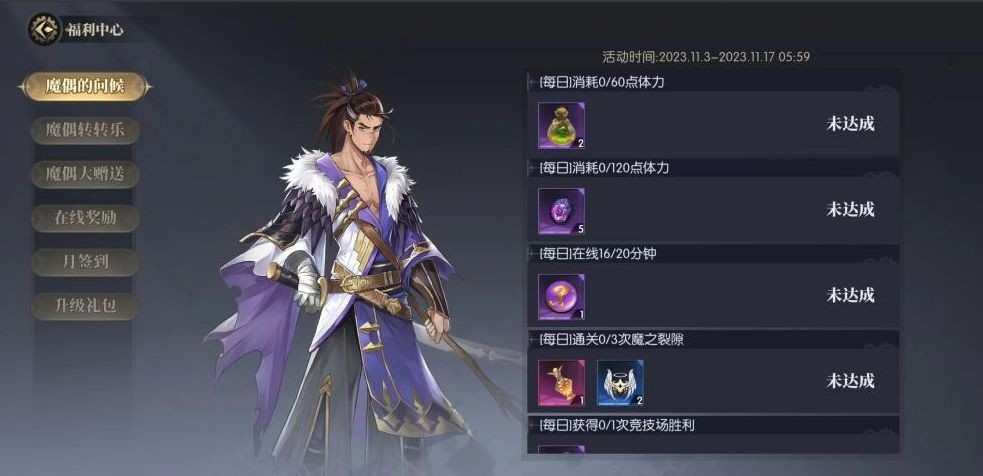Click 未达成 for the 60 stamina task
The height and width of the screenshot is (476, 983).
click(x=850, y=124)
